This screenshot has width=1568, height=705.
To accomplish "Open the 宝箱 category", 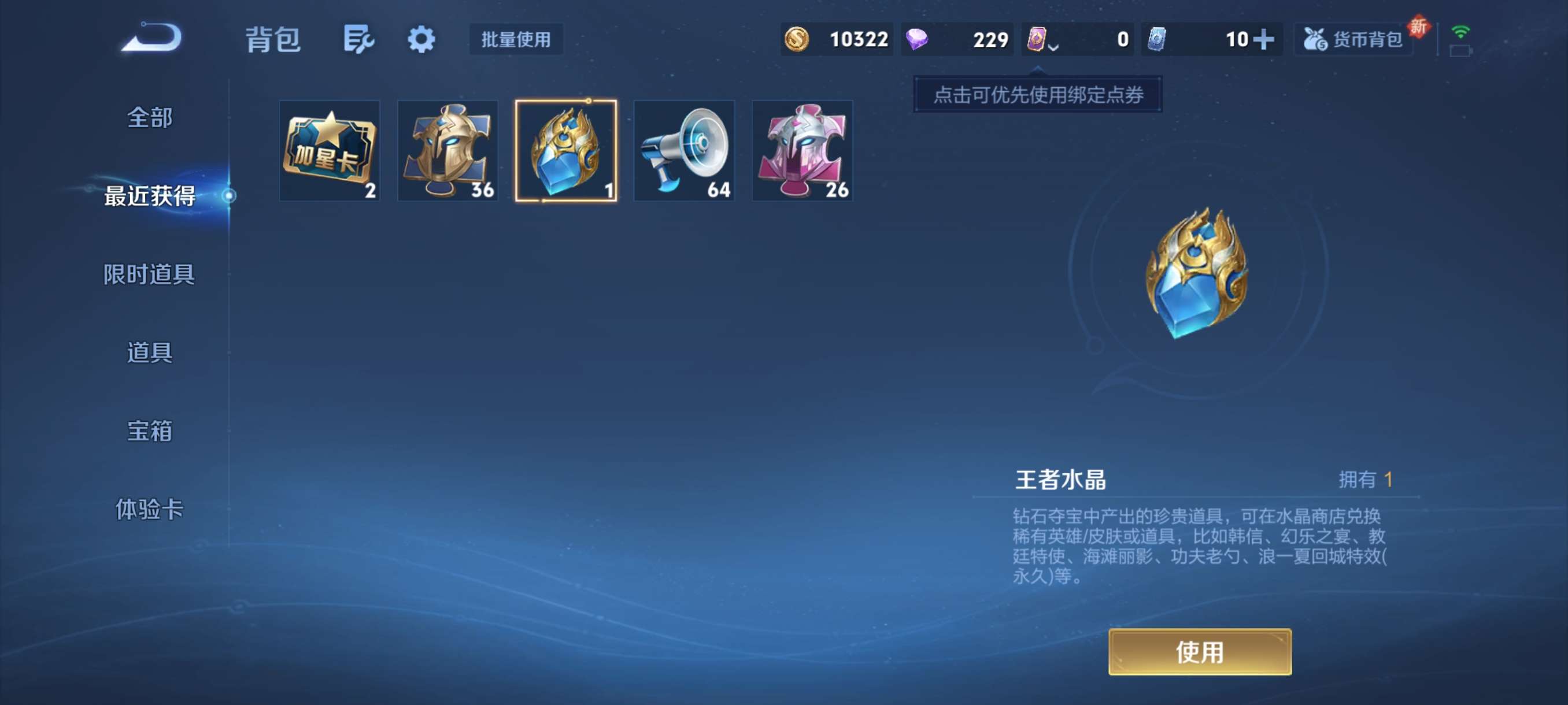I will 148,431.
